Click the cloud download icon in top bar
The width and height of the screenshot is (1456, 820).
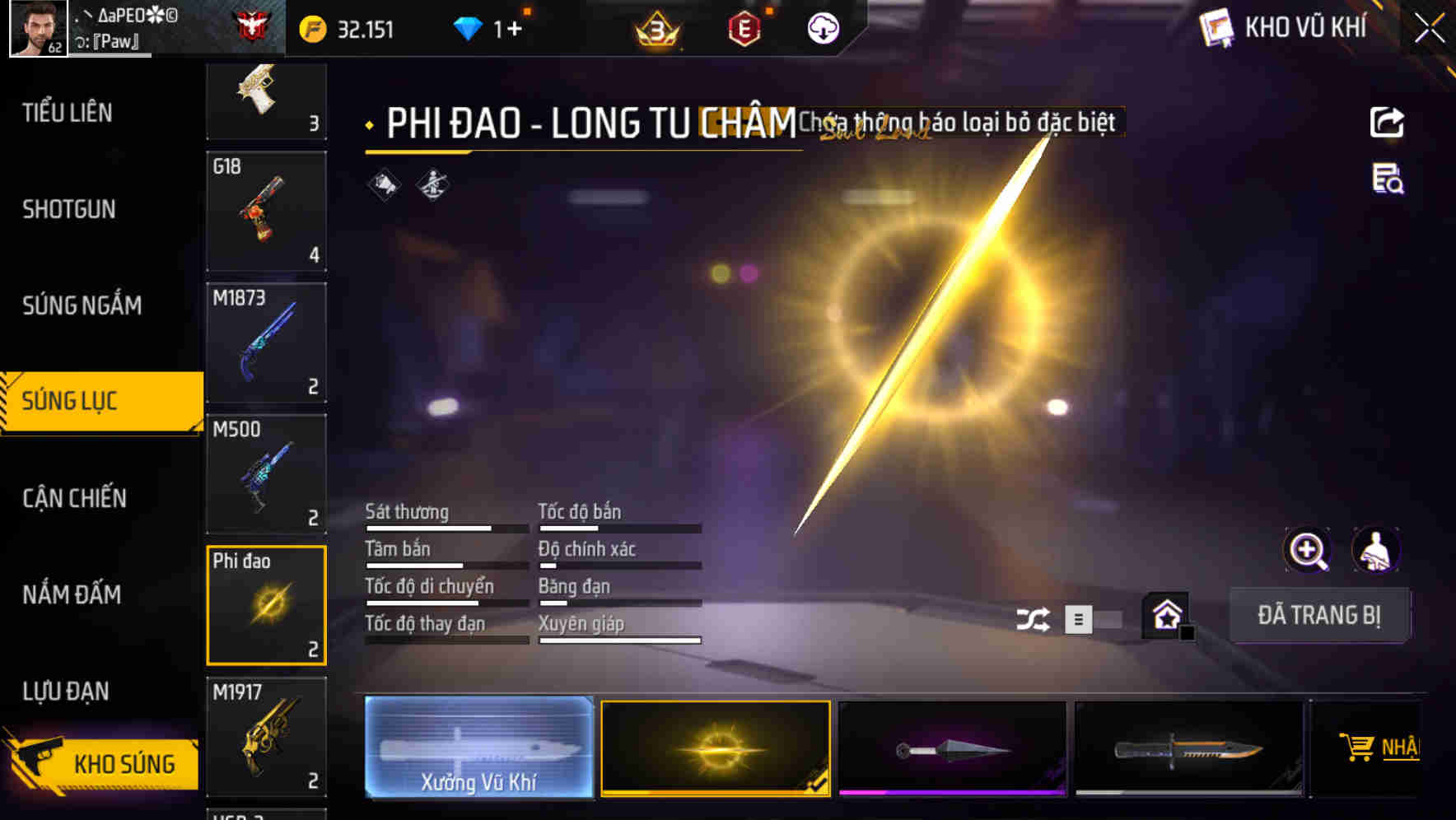[x=823, y=28]
